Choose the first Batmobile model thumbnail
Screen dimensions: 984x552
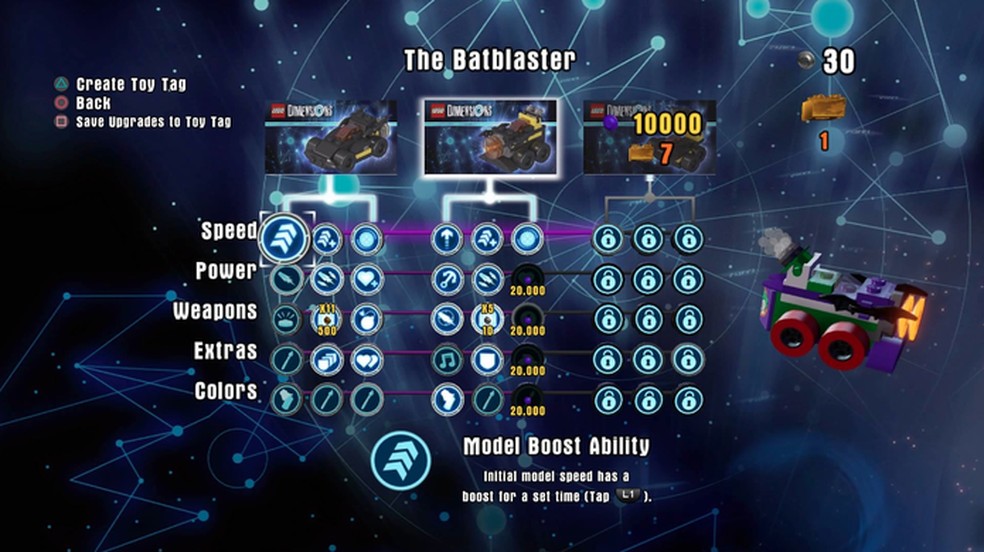pyautogui.click(x=330, y=137)
